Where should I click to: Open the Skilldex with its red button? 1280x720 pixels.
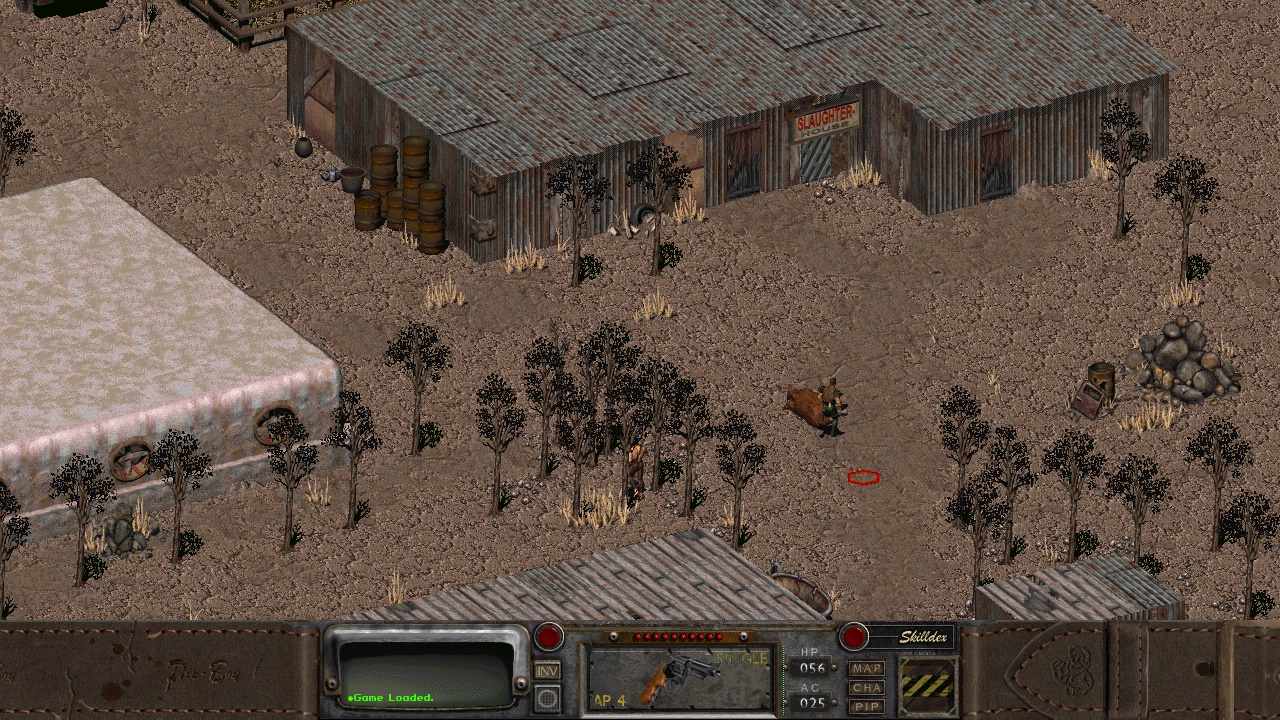853,637
